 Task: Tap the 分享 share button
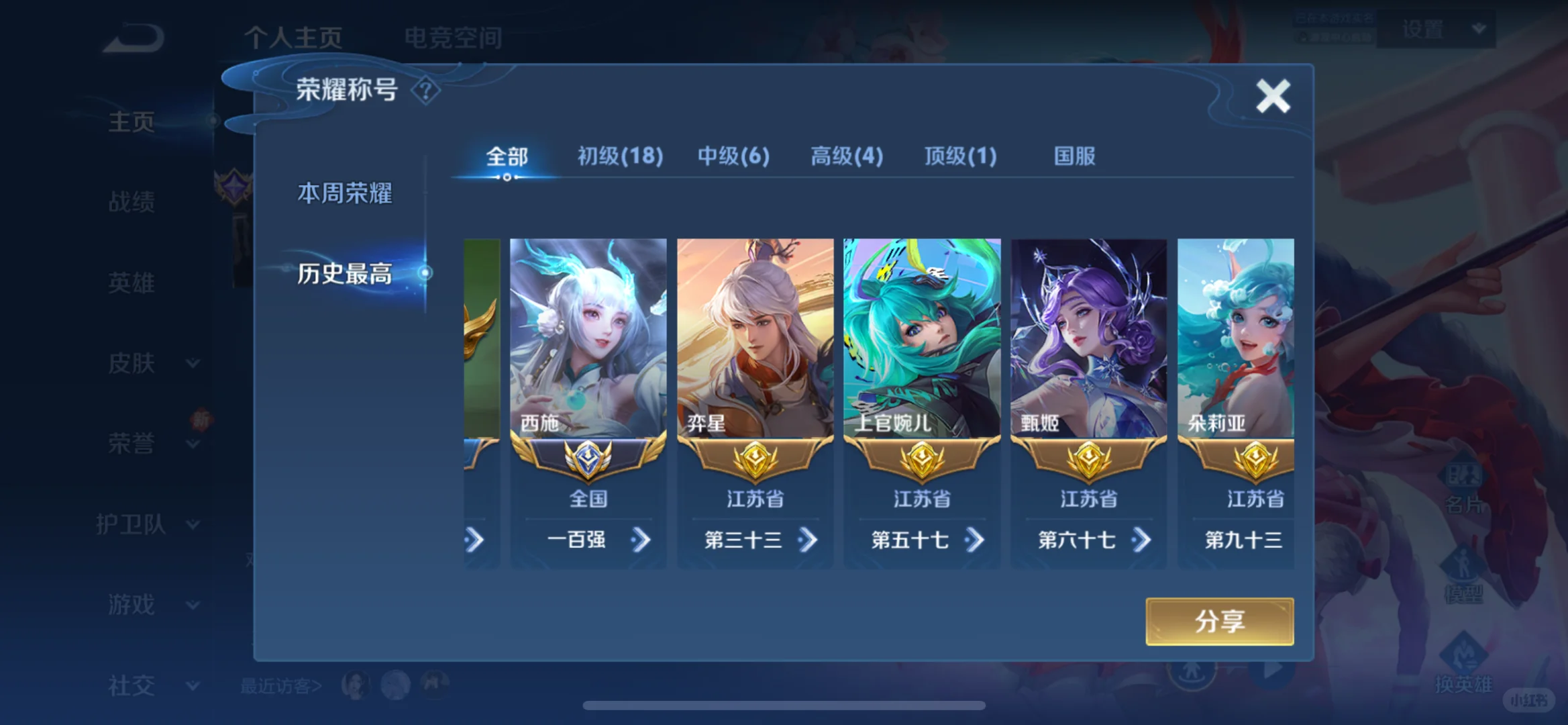coord(1219,621)
